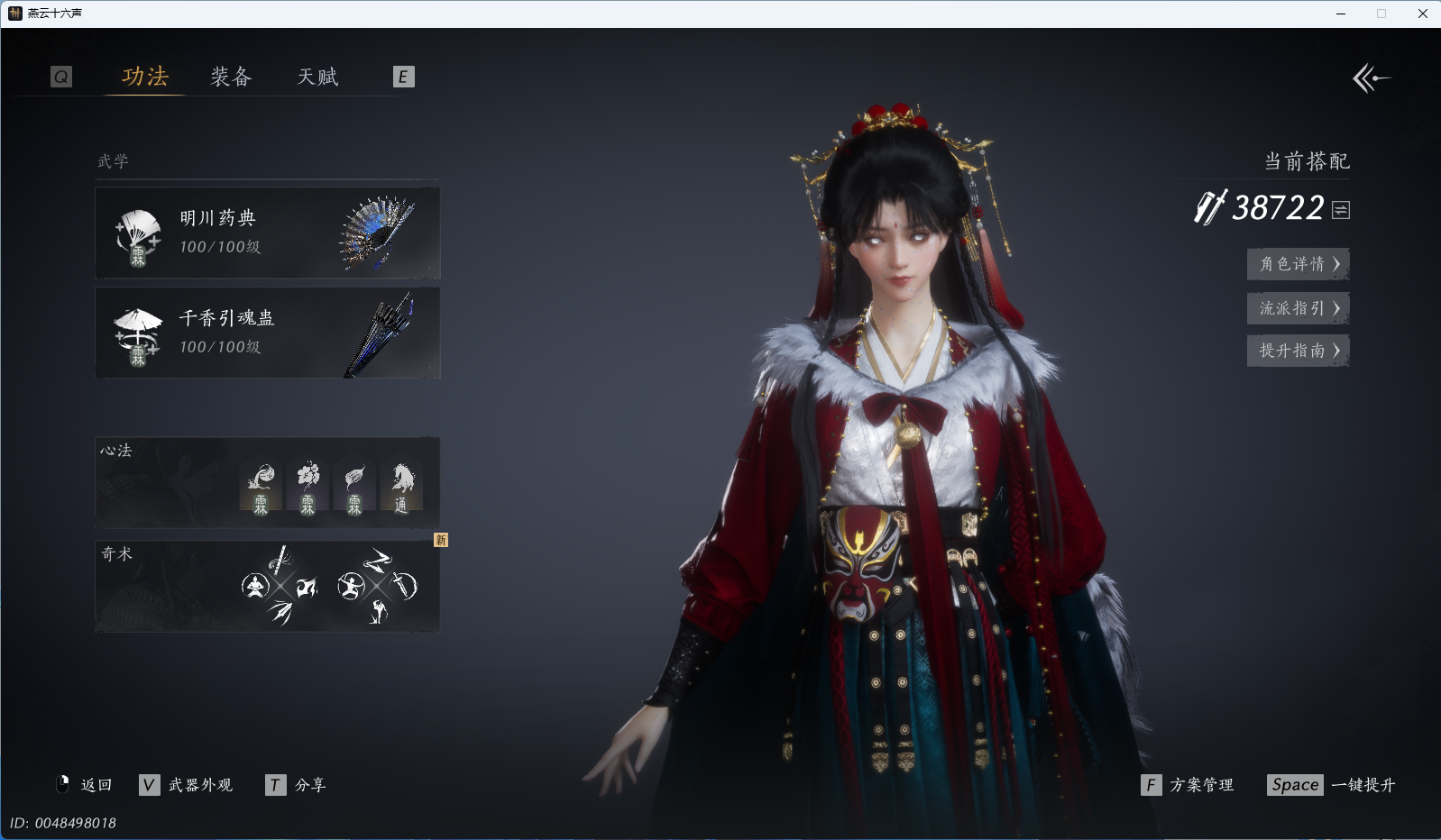
Task: Open the 提升指南 upgrade guide
Action: coord(1298,351)
